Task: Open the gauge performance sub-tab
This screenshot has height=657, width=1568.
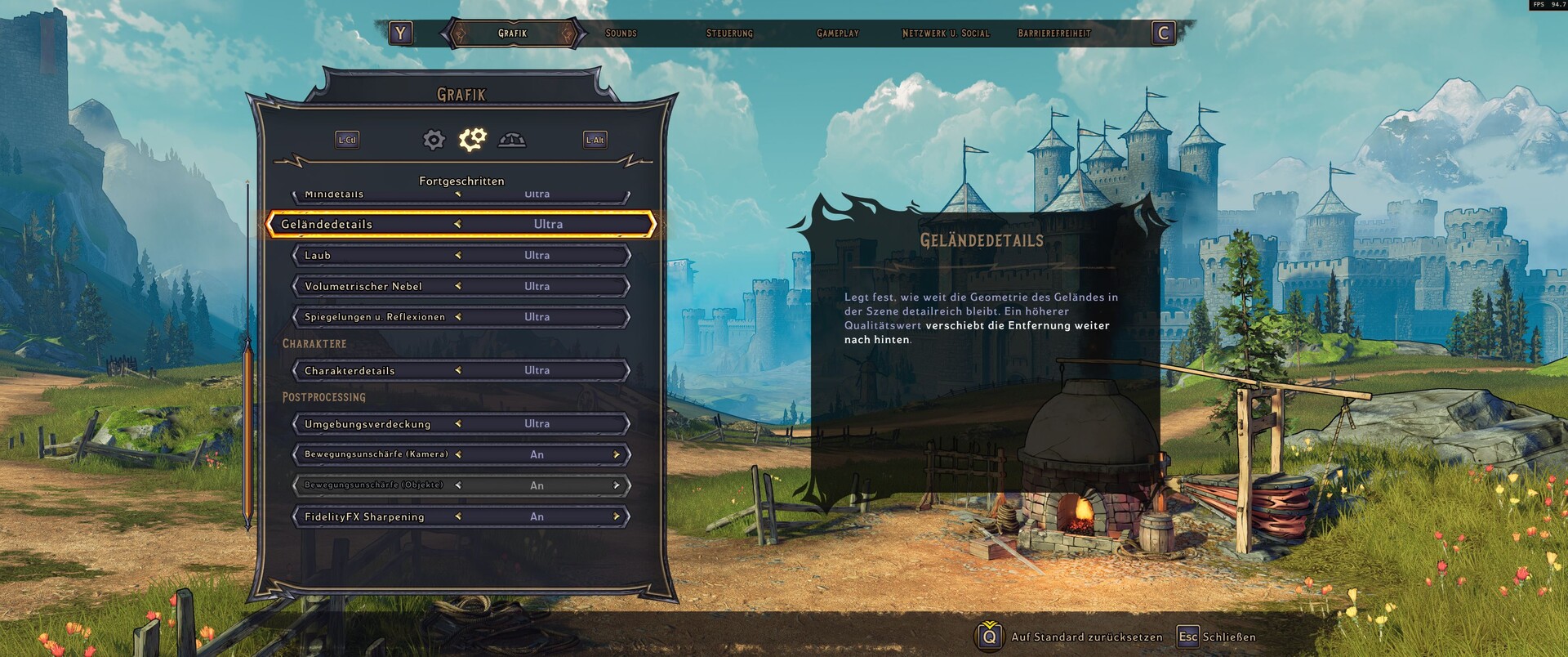Action: tap(512, 140)
